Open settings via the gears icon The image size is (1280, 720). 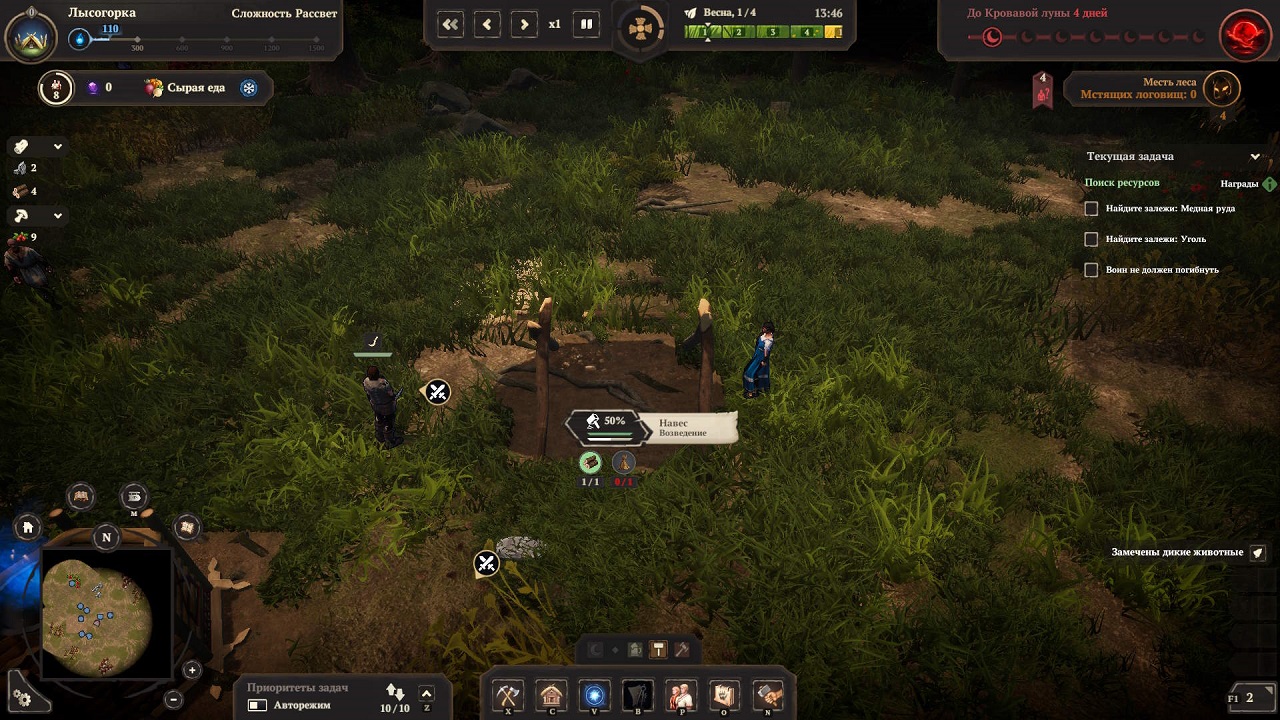[x=23, y=698]
